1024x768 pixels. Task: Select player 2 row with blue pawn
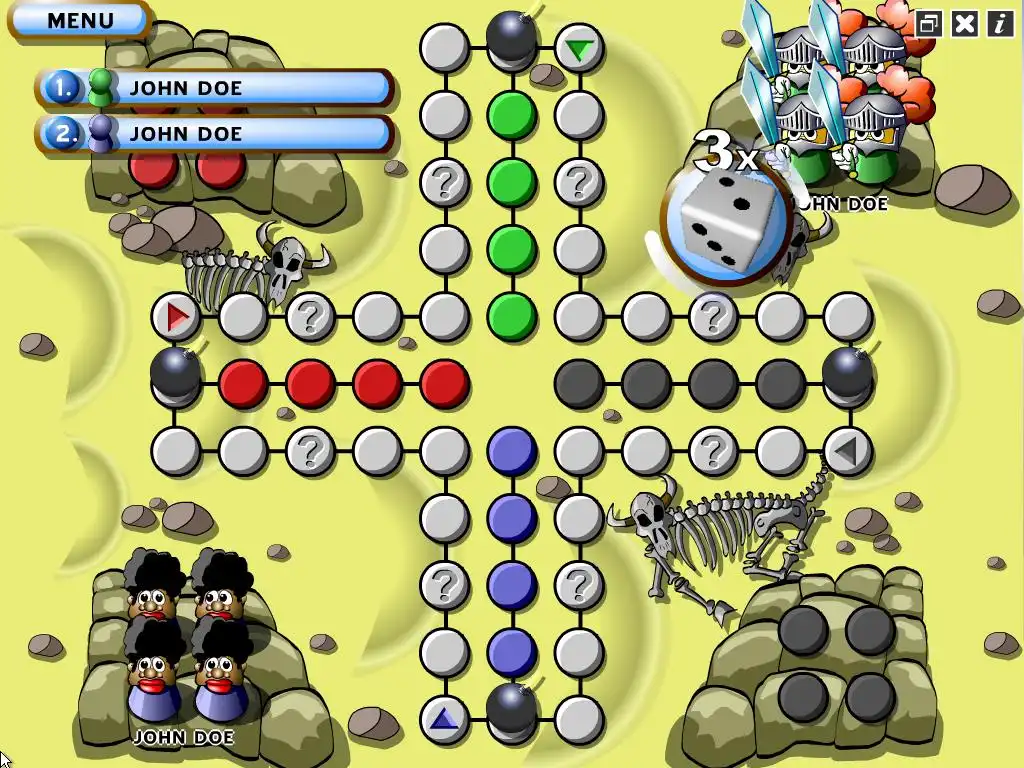point(215,134)
